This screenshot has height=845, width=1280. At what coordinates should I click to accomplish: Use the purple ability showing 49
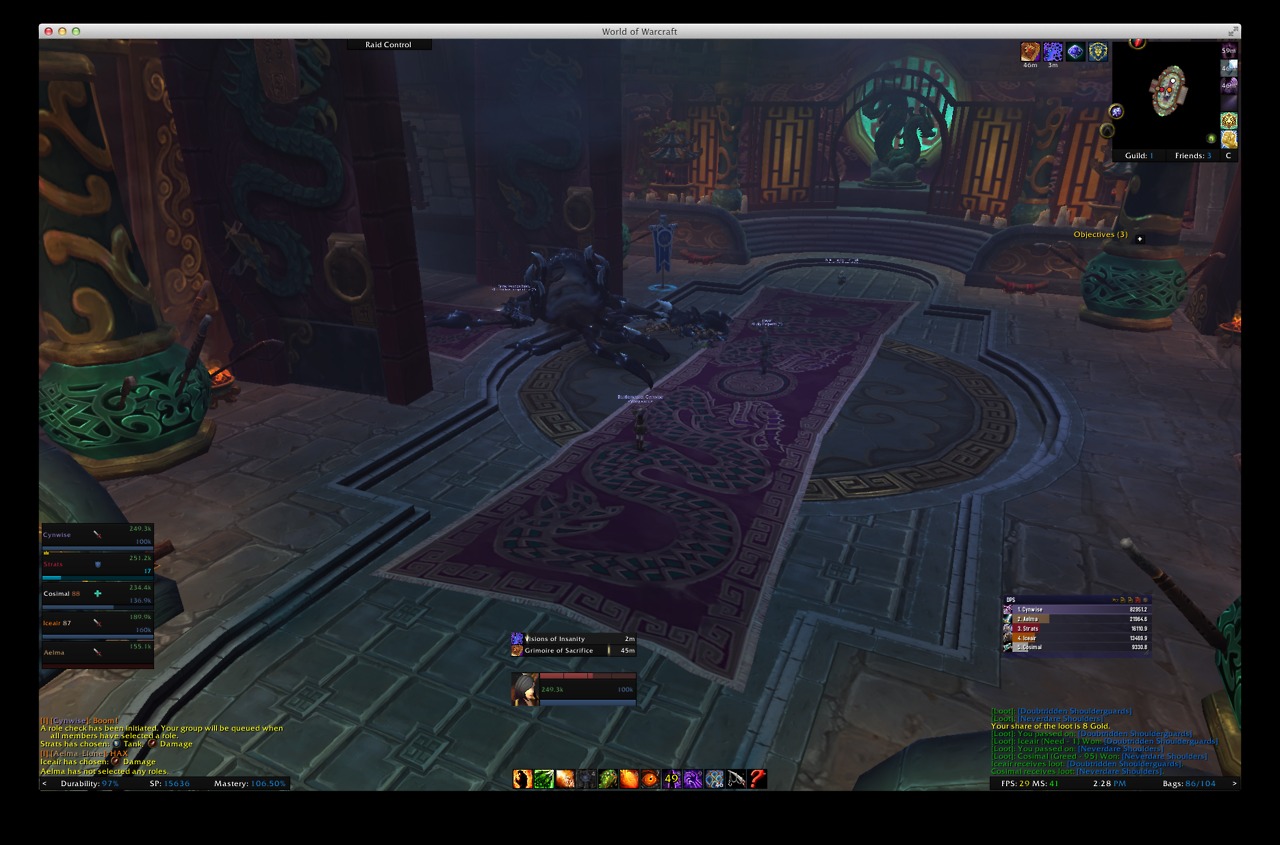(x=672, y=779)
